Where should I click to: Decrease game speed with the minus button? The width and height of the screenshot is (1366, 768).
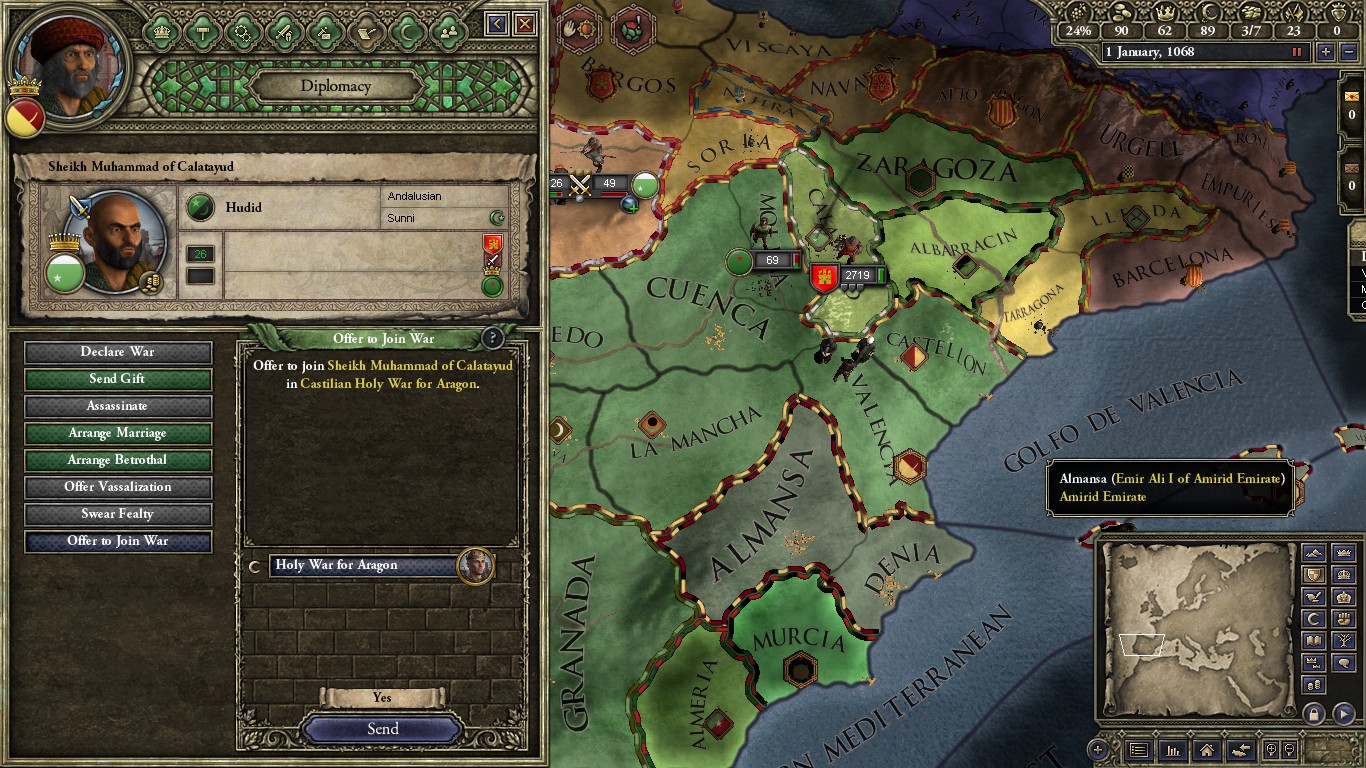1347,52
